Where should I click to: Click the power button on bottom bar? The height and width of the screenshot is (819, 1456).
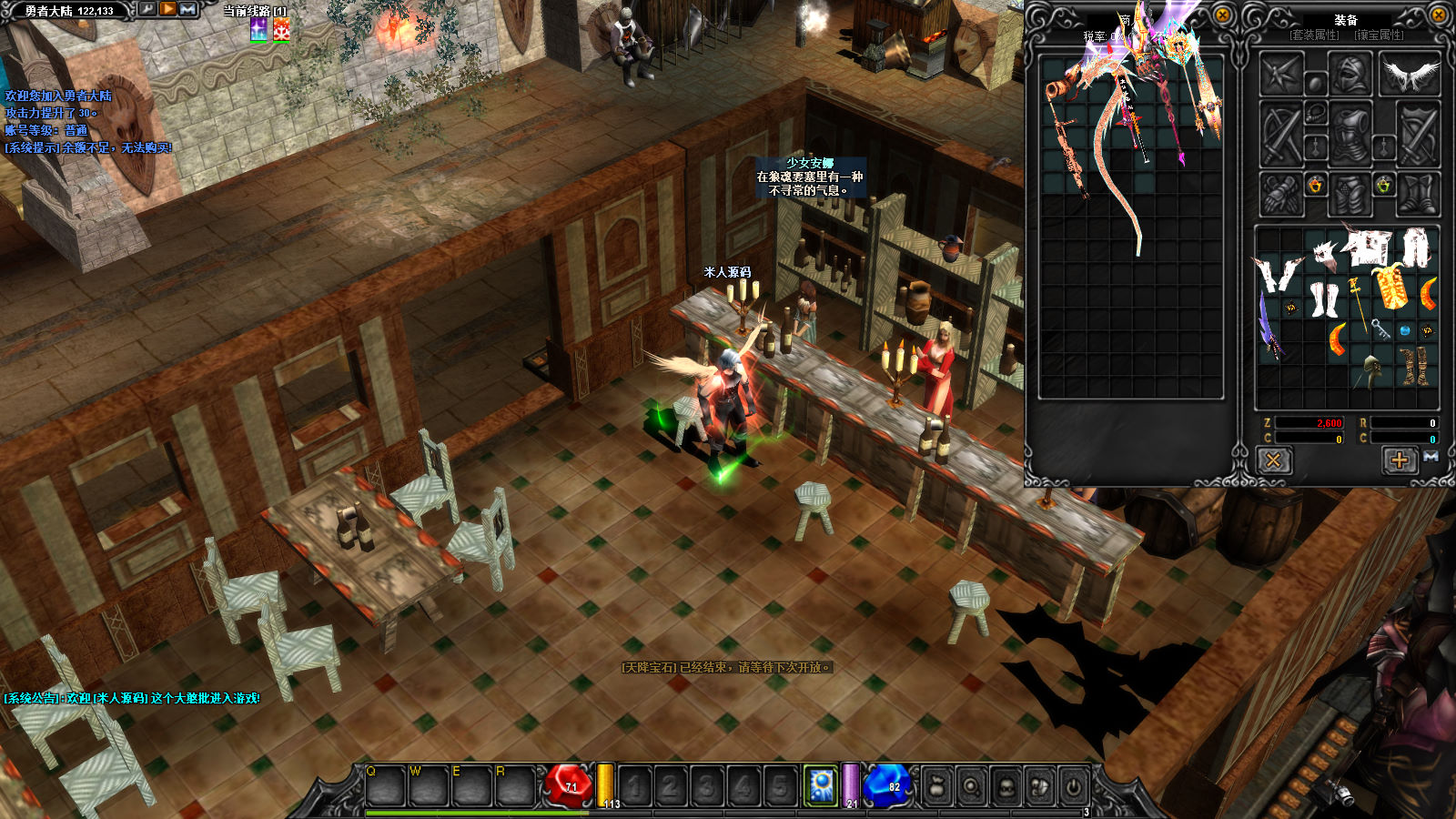click(1074, 785)
